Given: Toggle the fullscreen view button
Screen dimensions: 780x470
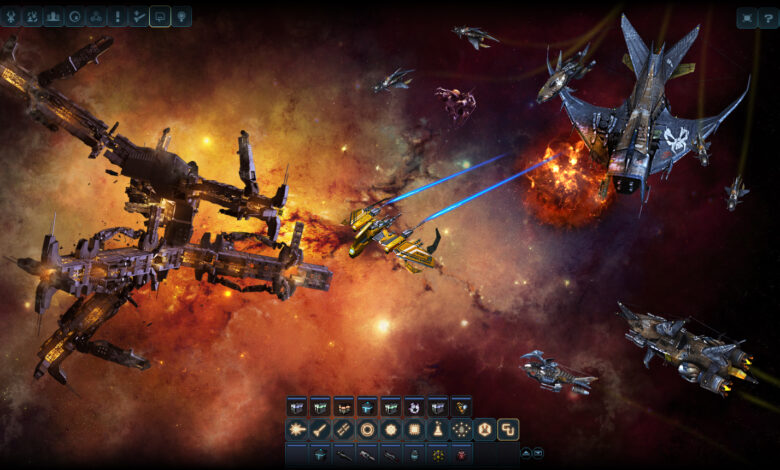Looking at the screenshot, I should click(747, 17).
